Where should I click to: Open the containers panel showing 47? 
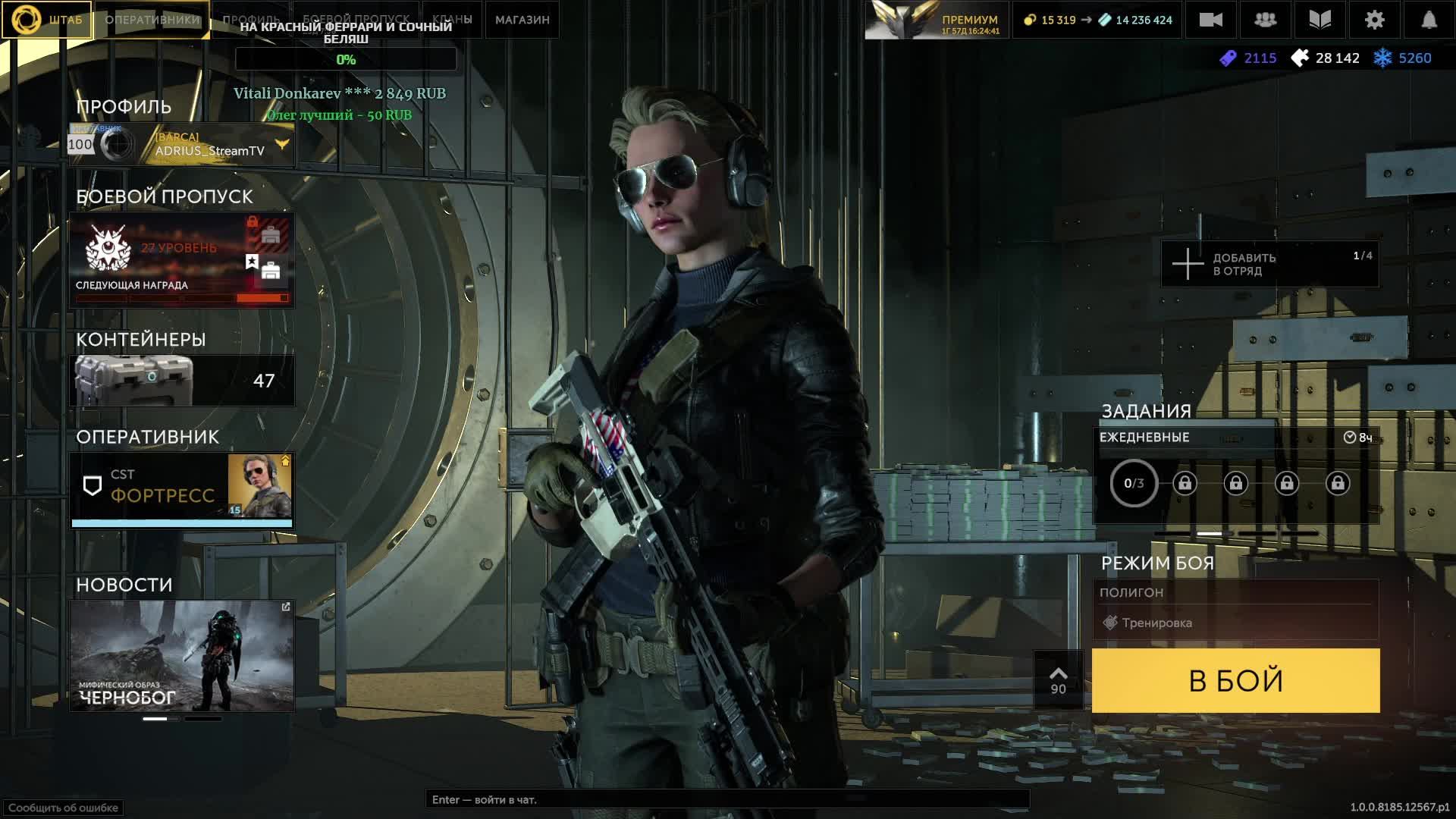coord(182,380)
